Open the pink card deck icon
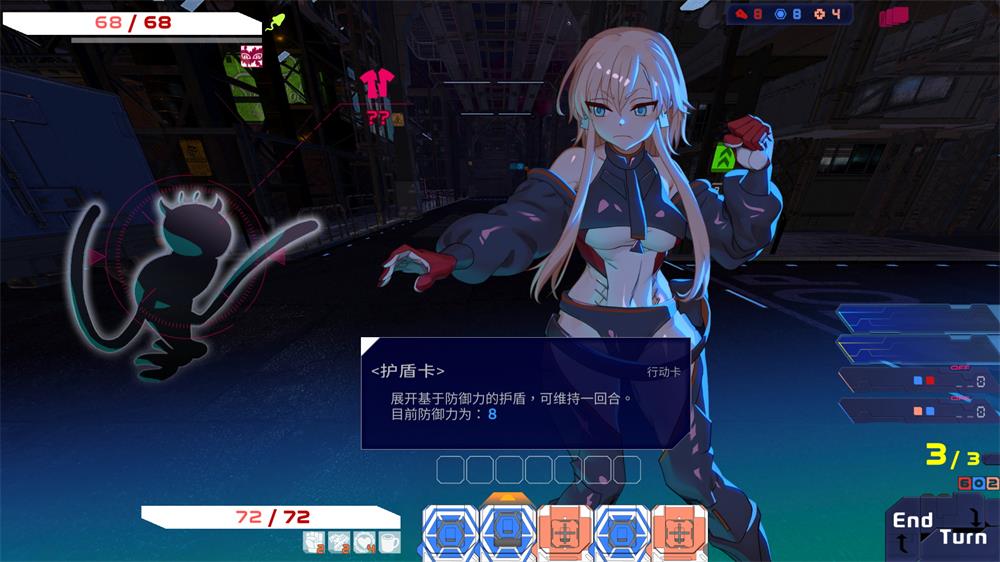1000x562 pixels. click(893, 16)
